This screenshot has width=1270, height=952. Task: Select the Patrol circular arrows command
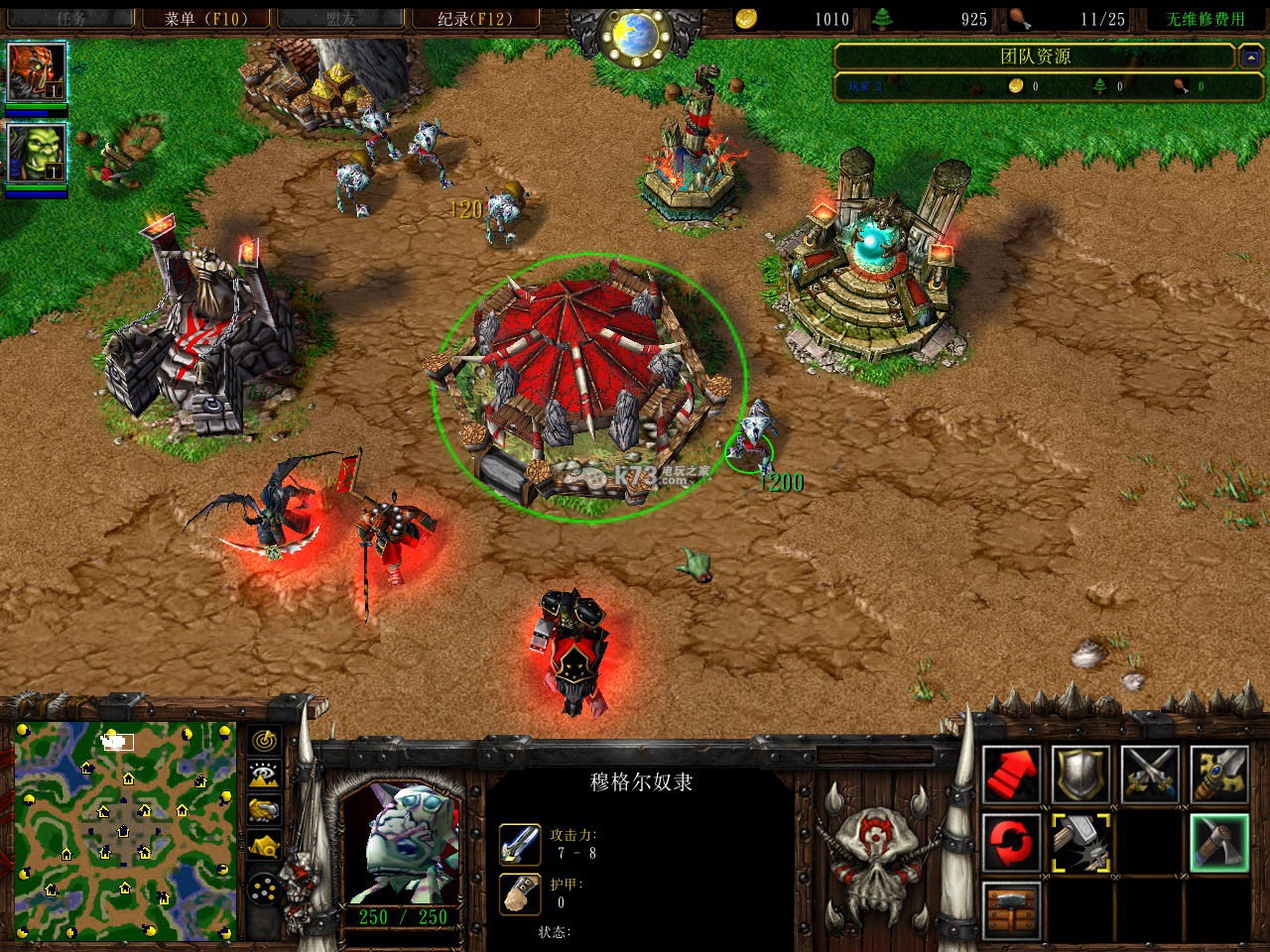tap(1011, 844)
